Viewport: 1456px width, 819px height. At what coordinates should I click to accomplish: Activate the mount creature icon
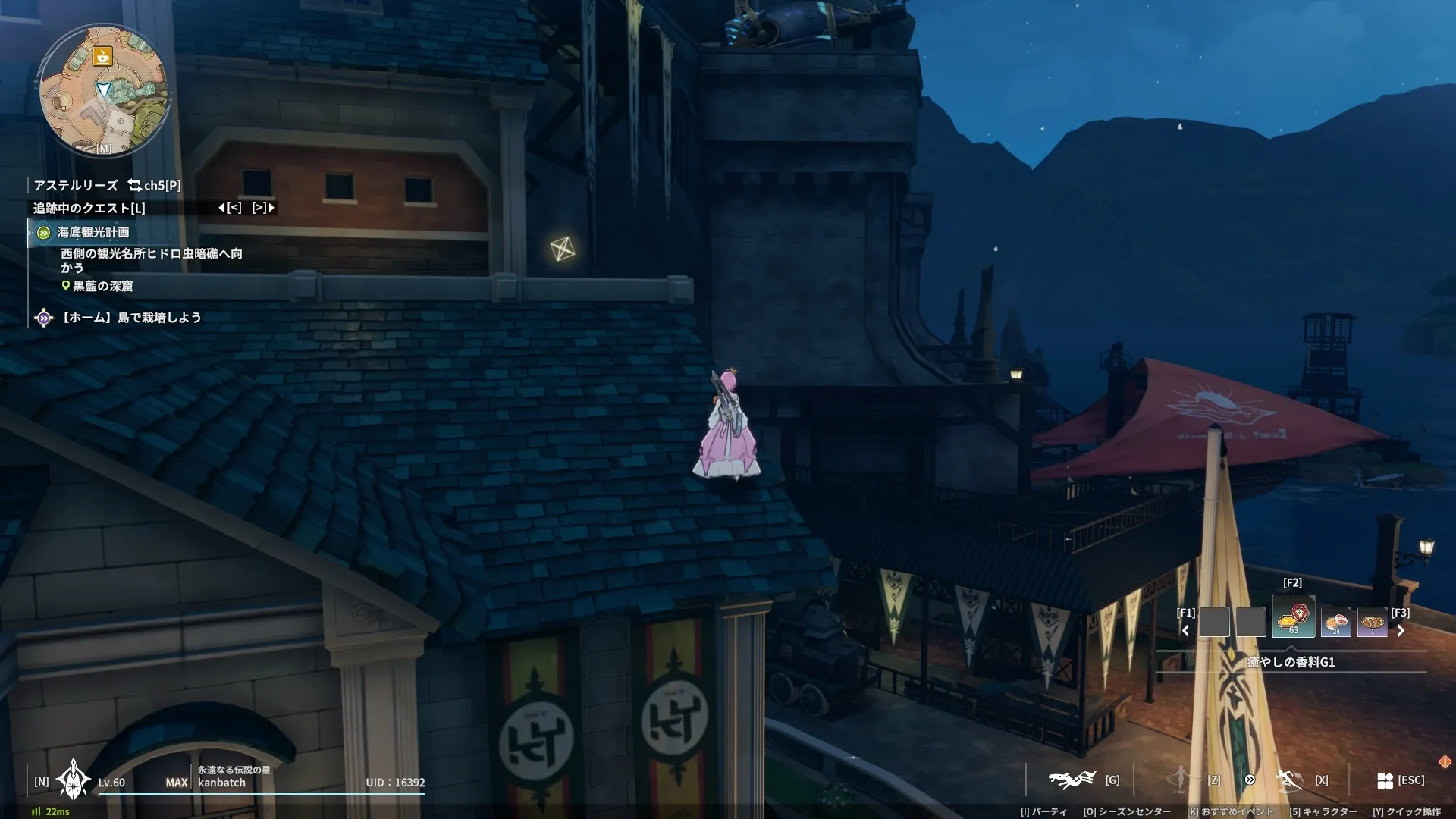[1072, 780]
